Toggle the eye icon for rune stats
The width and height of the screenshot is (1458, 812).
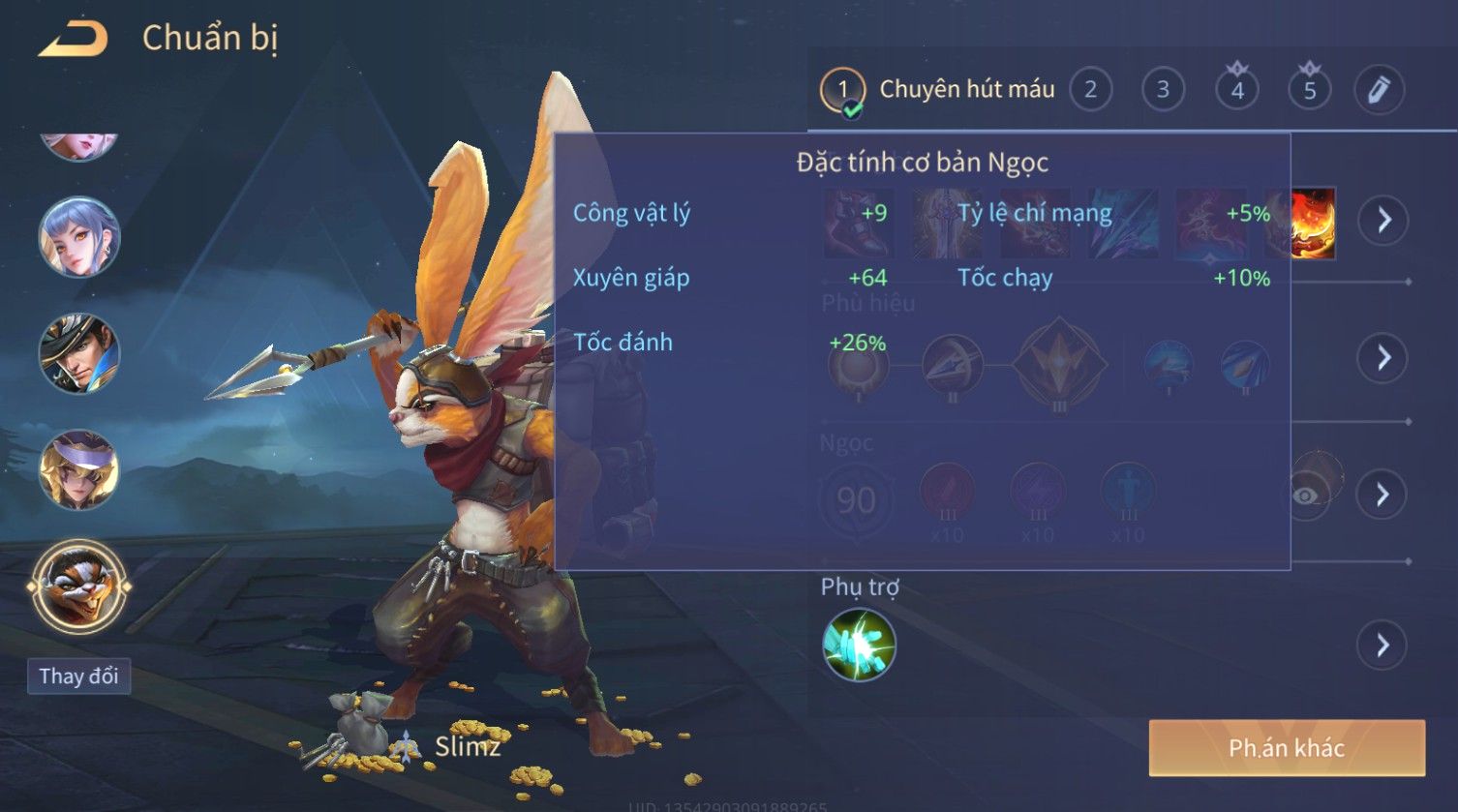(x=1306, y=496)
